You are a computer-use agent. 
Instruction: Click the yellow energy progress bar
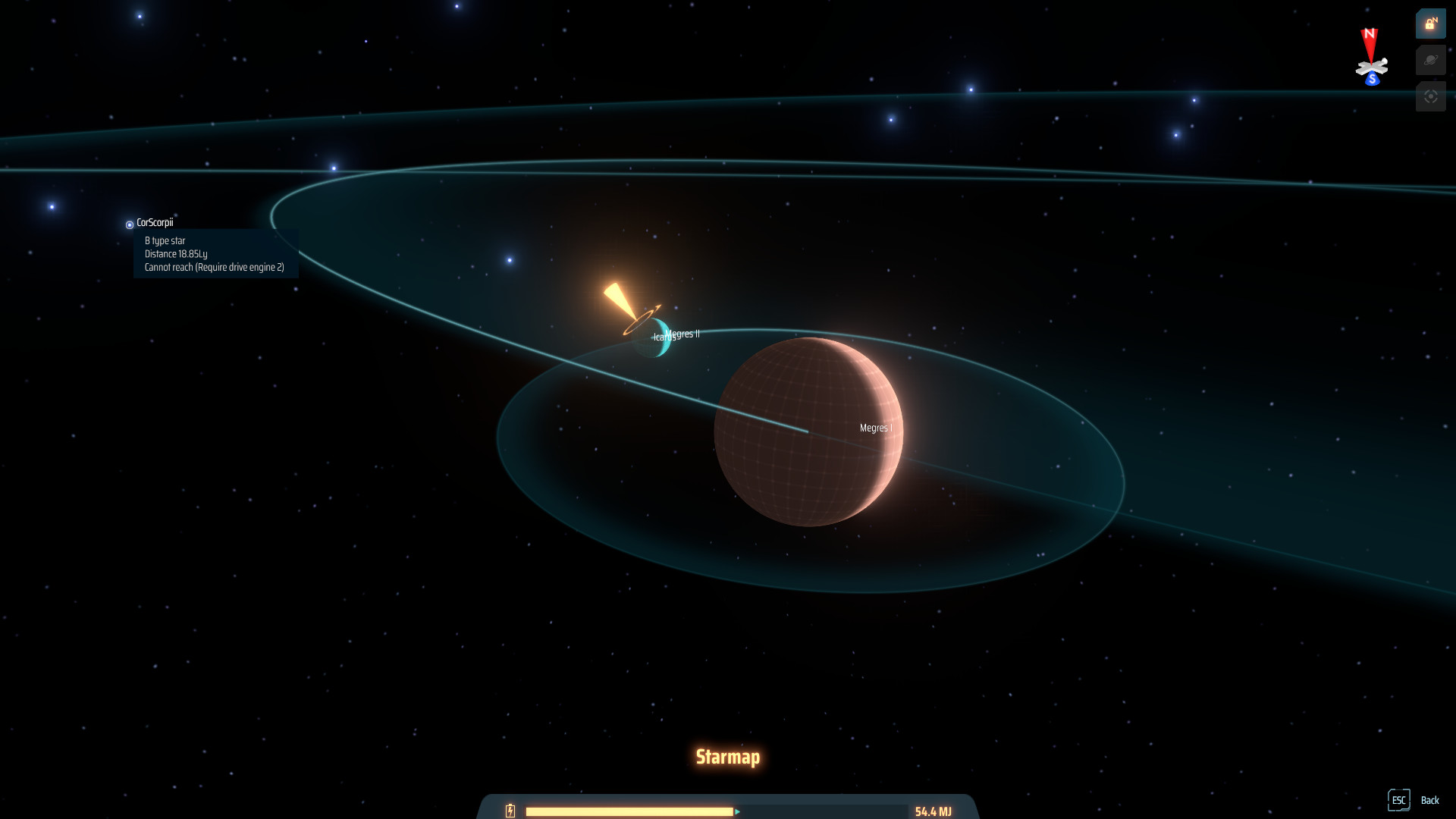tap(629, 811)
